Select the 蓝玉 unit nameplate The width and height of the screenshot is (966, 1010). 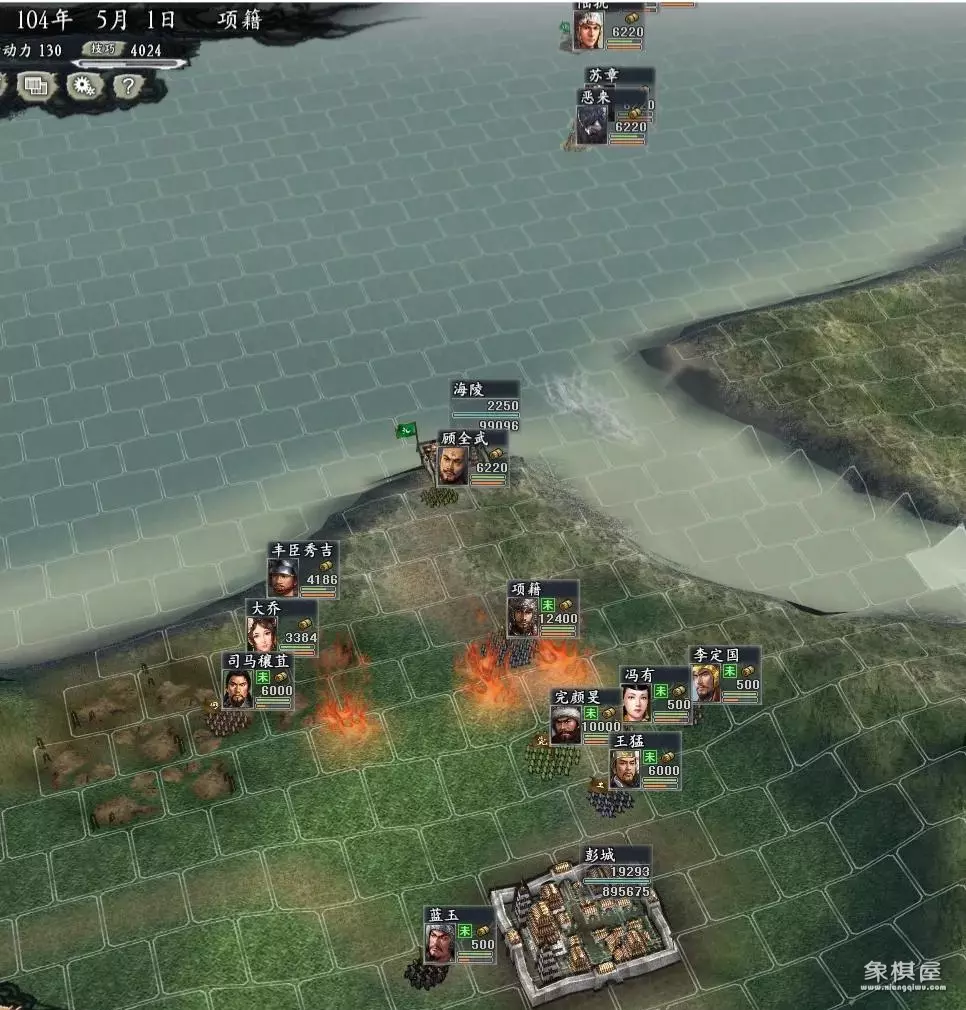point(442,915)
